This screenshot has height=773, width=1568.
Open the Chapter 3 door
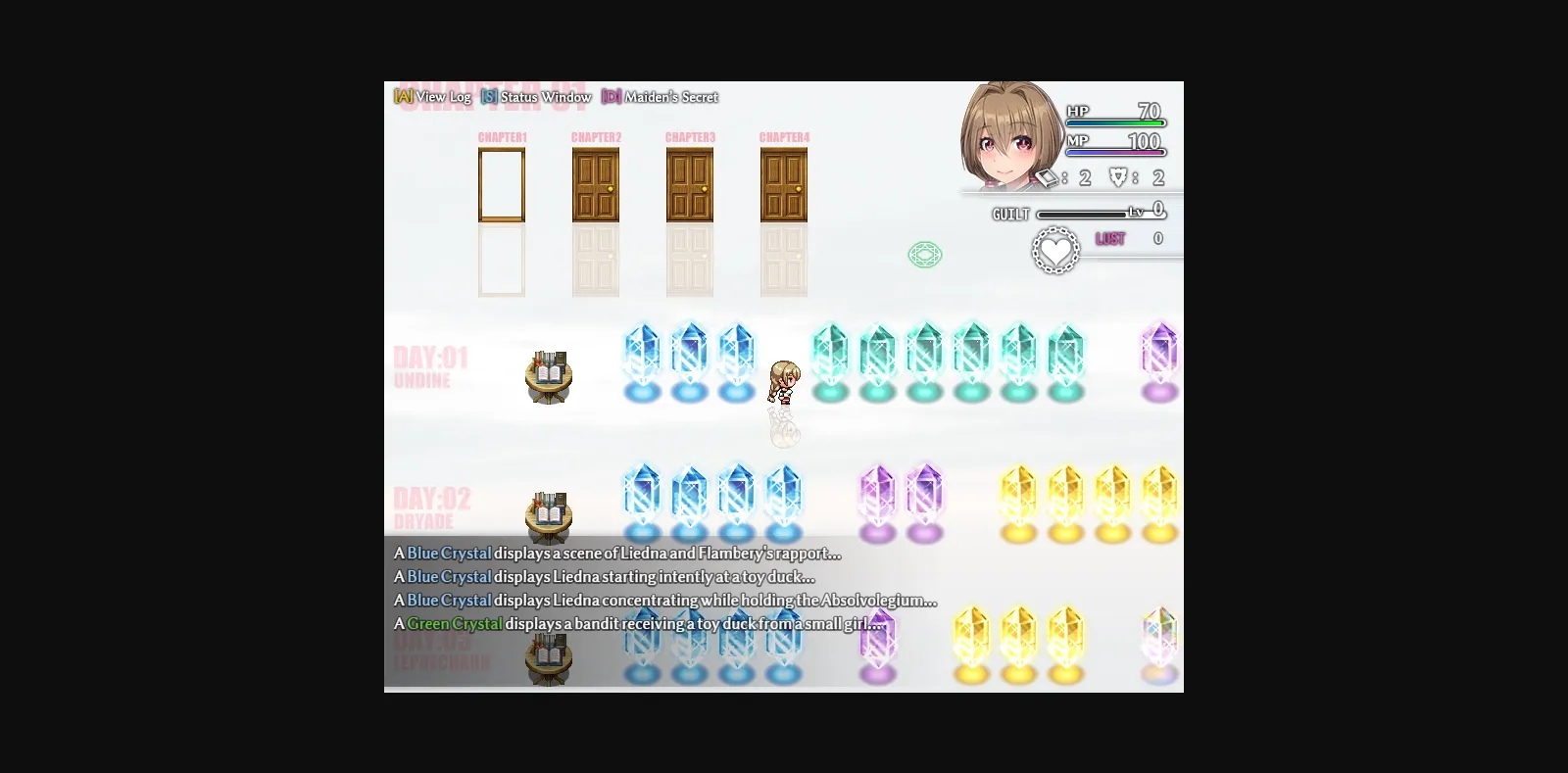[689, 182]
